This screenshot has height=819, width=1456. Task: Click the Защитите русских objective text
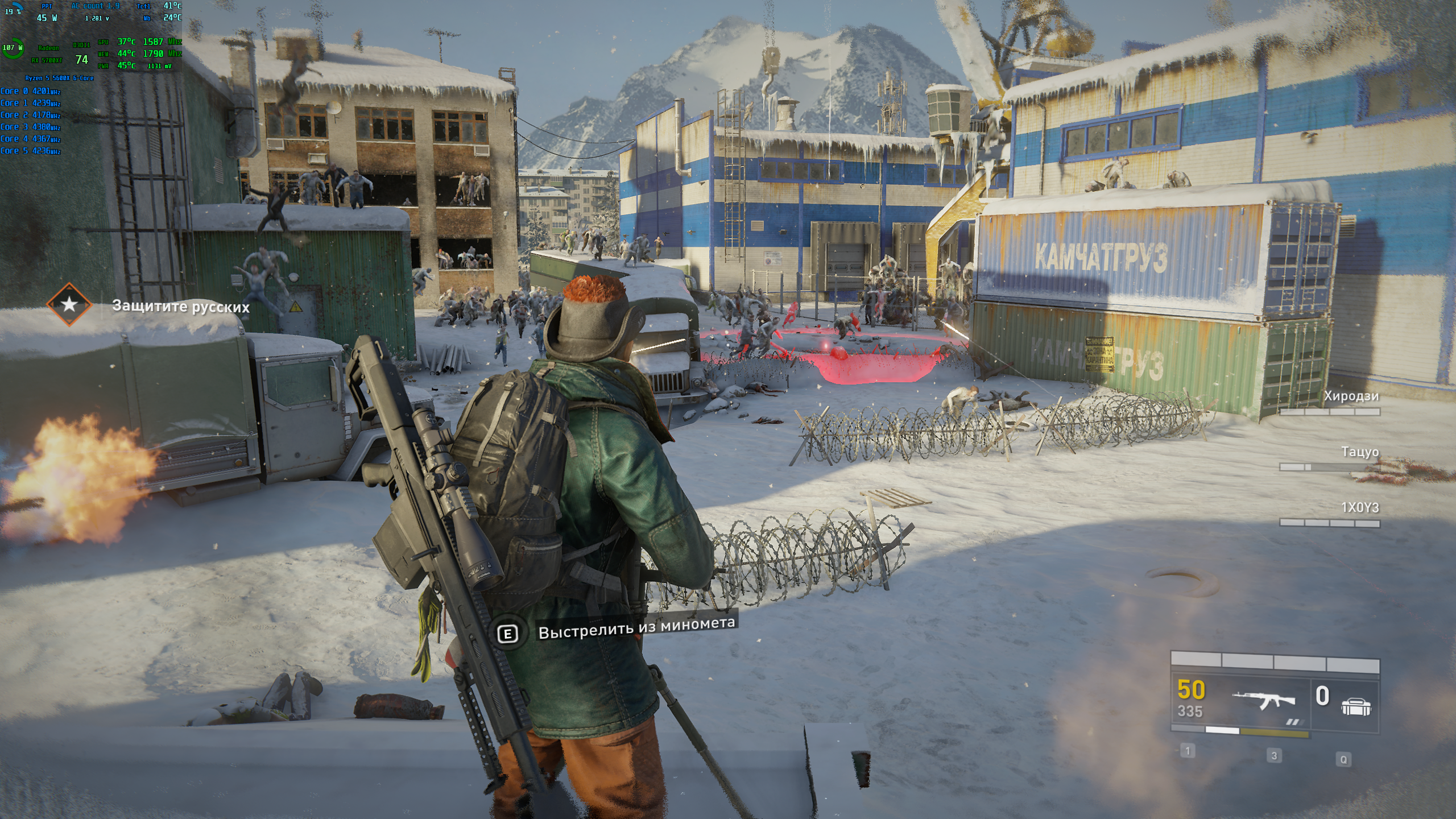coord(181,307)
